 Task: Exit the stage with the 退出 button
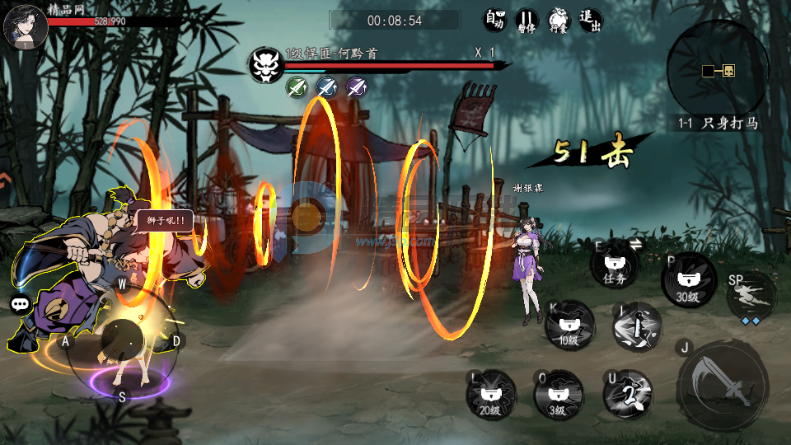click(590, 20)
